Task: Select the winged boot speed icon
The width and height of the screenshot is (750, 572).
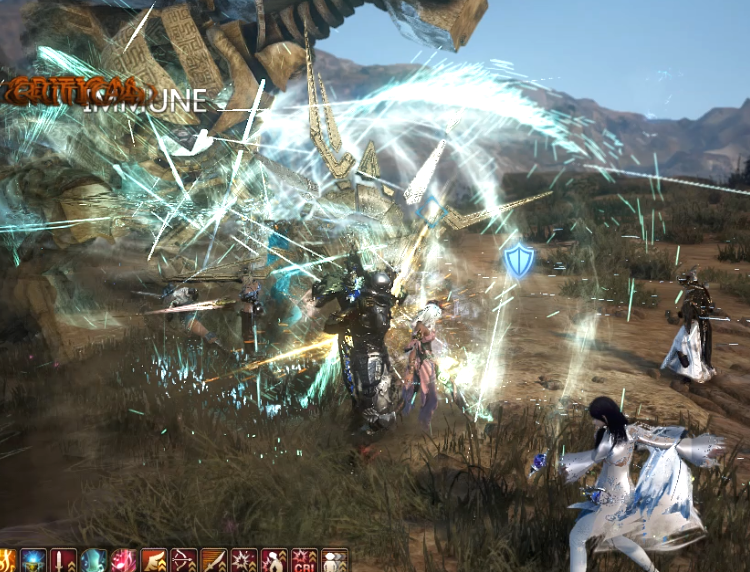Action: [154, 560]
